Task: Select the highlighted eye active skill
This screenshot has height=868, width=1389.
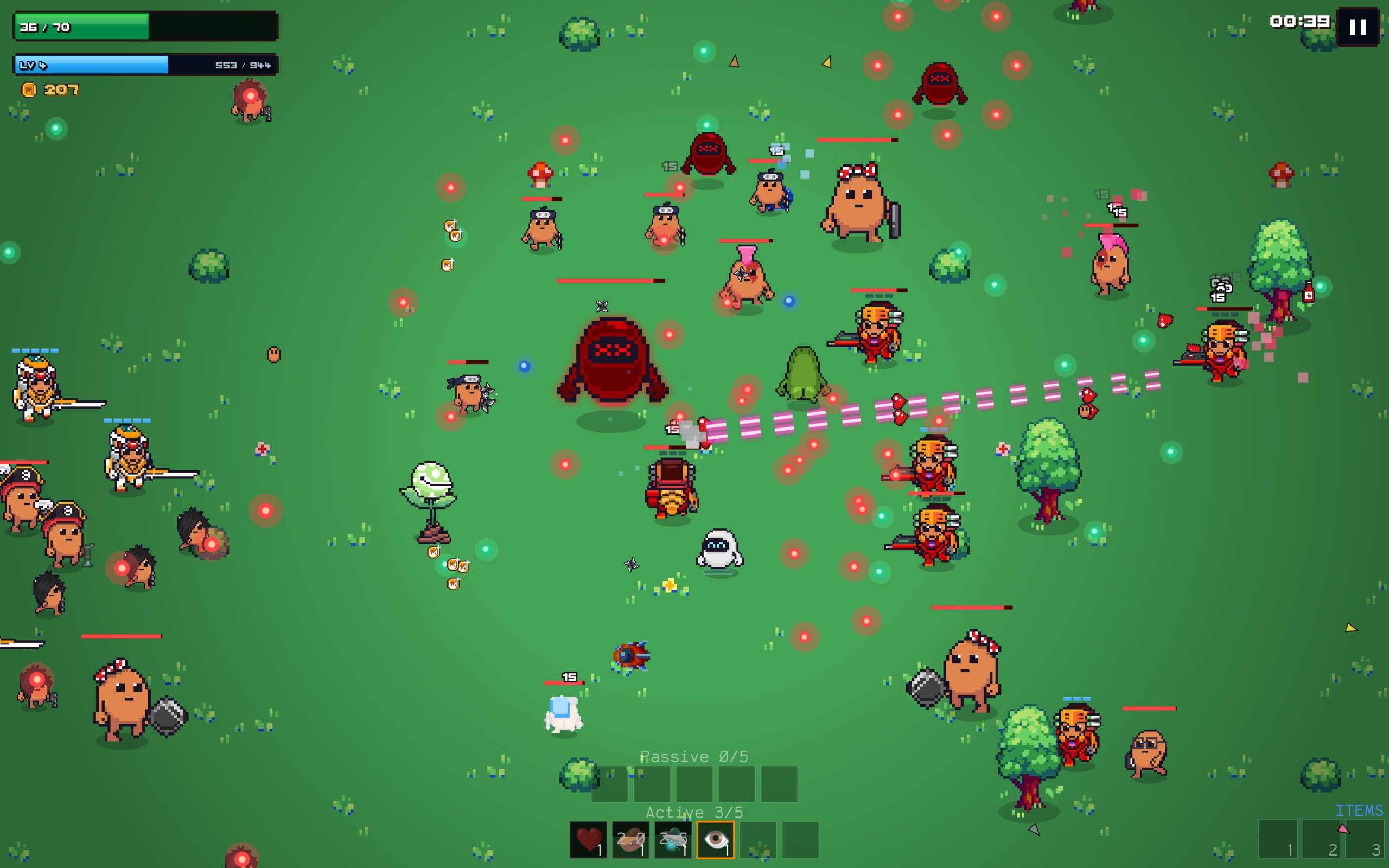Action: click(715, 839)
